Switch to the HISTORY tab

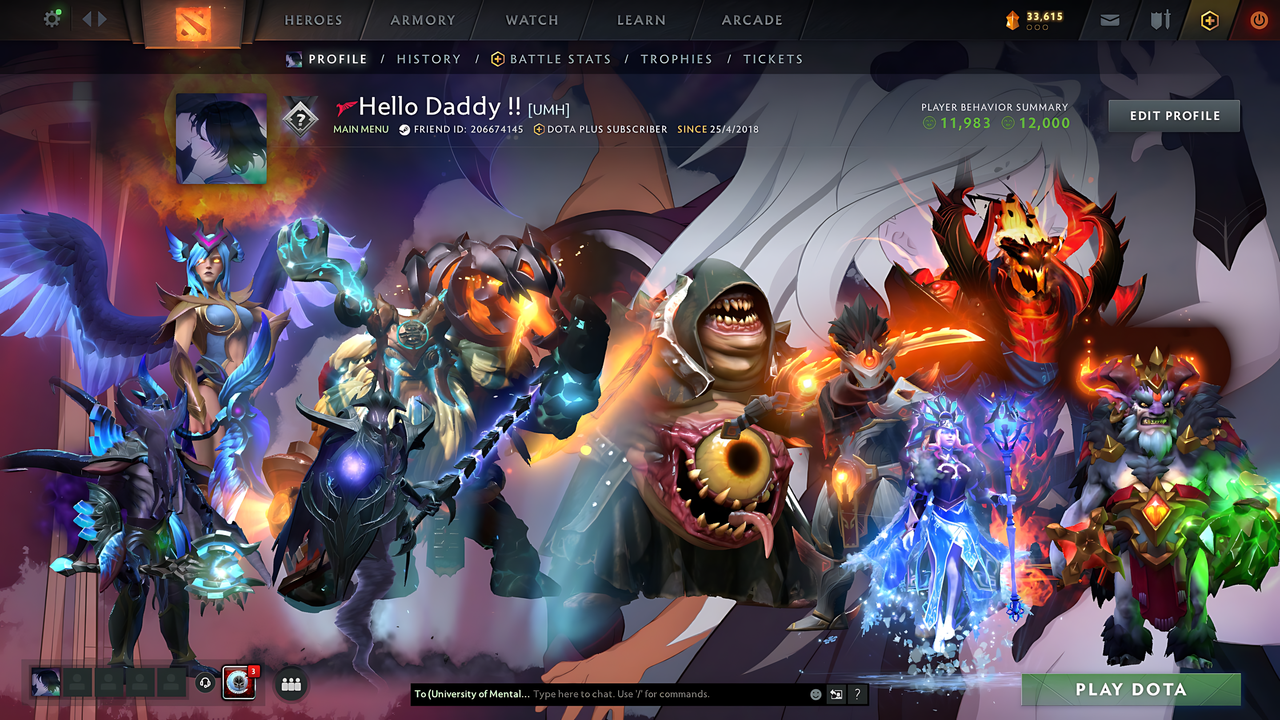(x=428, y=59)
